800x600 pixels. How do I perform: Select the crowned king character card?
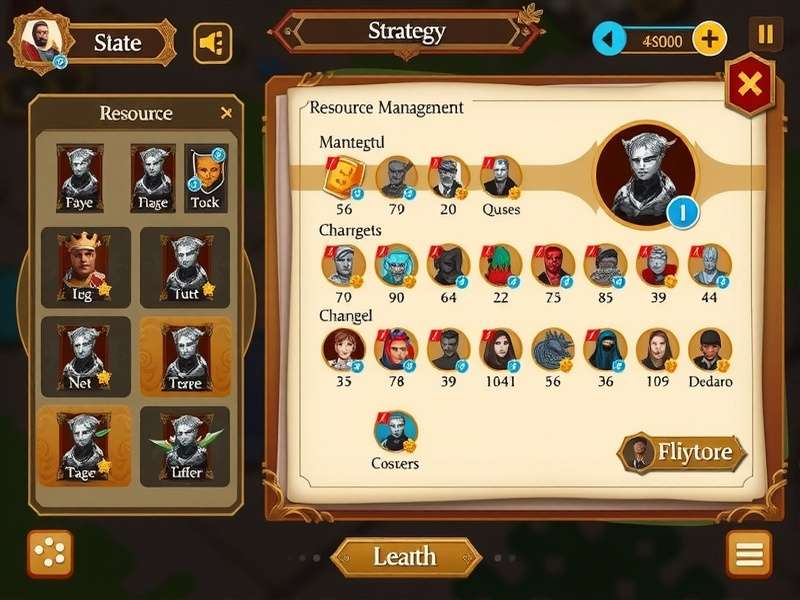click(84, 266)
